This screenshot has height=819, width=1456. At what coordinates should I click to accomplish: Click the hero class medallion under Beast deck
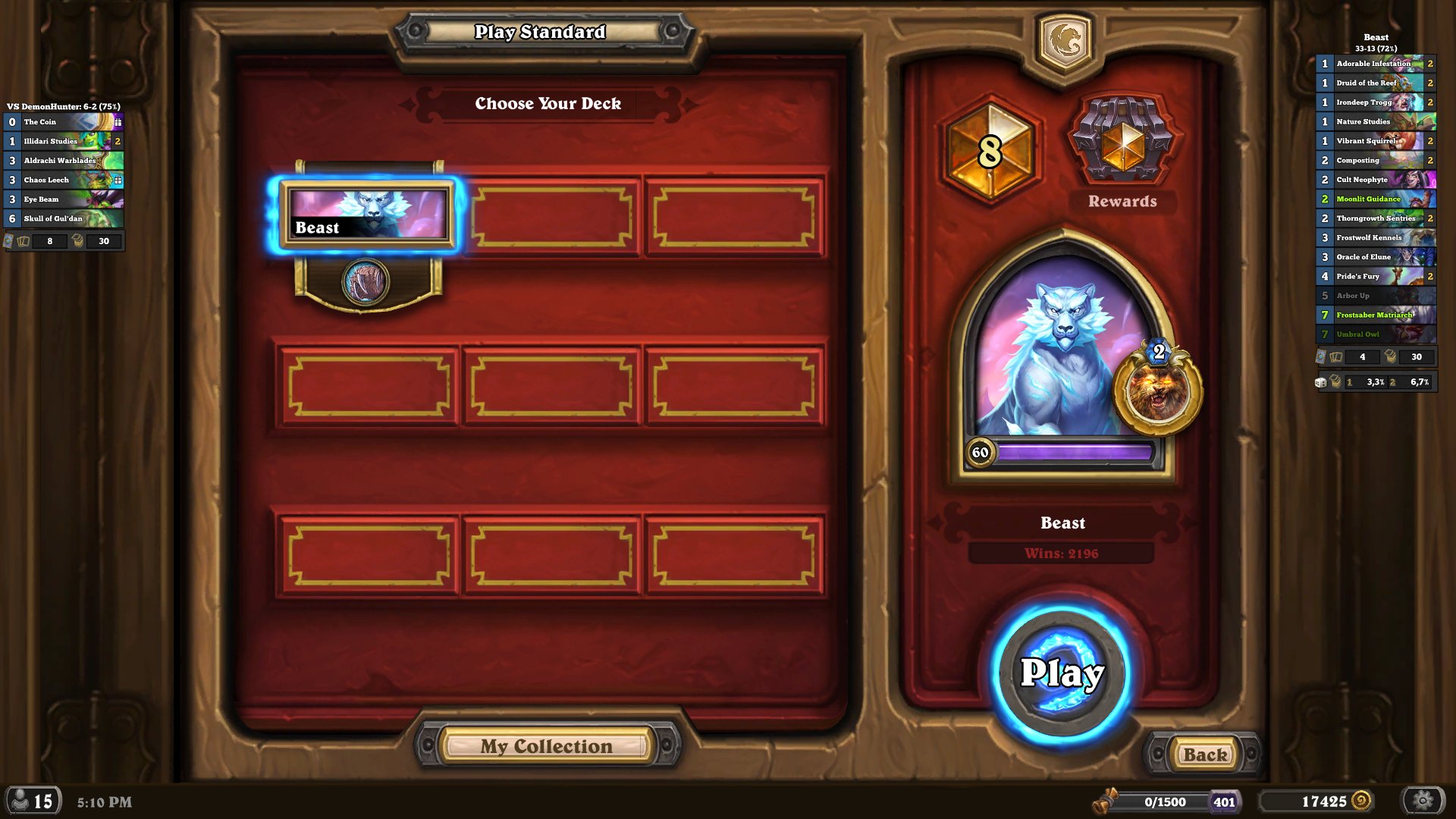coord(366,281)
